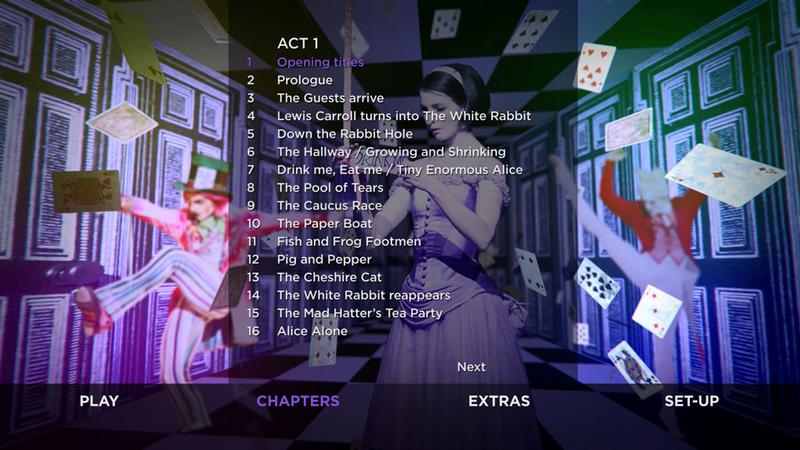The image size is (800, 450).
Task: Select The Mad Hatter's Tea Party chapter
Action: coord(359,313)
